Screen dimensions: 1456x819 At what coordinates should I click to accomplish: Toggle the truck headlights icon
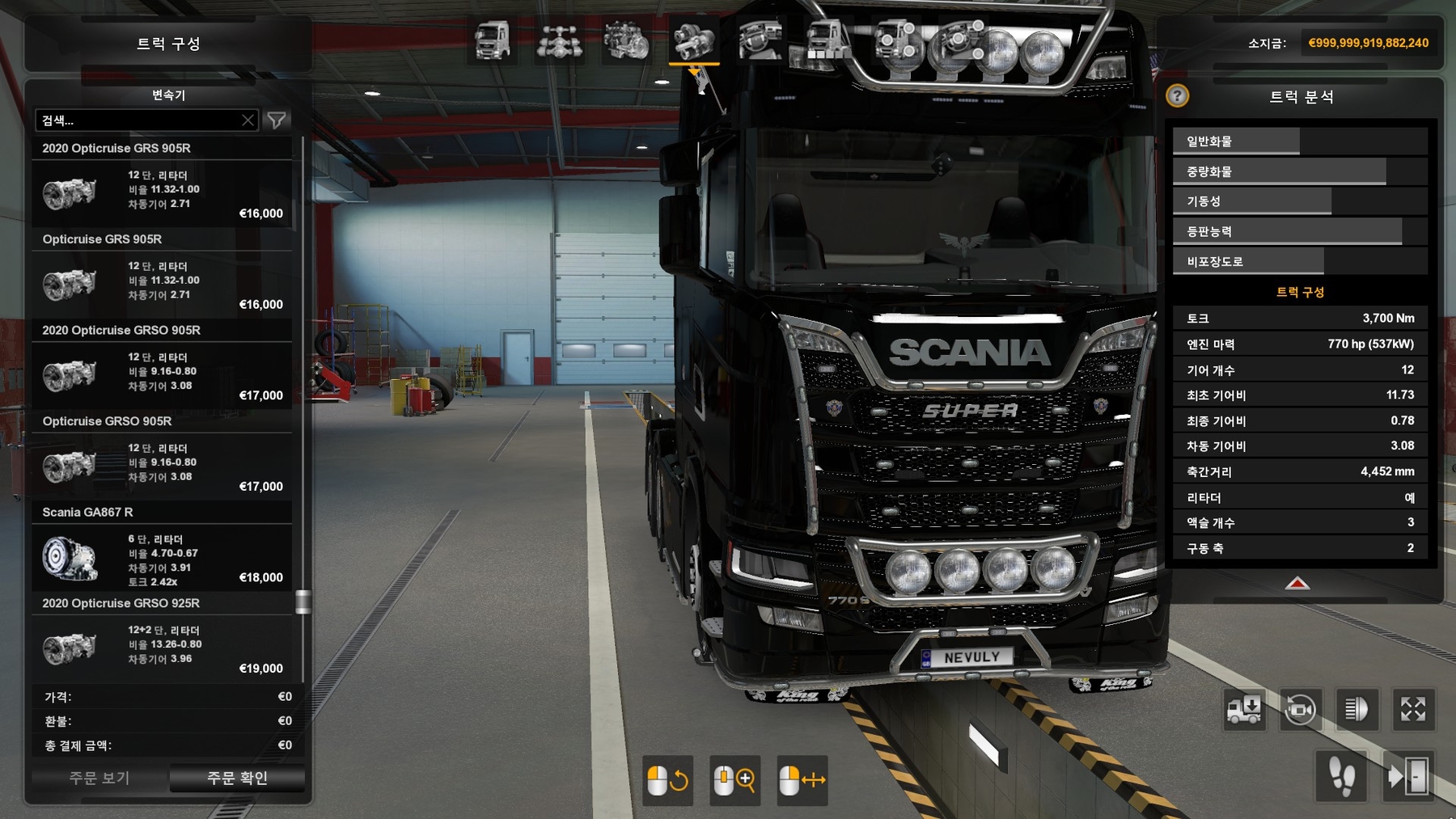pos(1357,710)
